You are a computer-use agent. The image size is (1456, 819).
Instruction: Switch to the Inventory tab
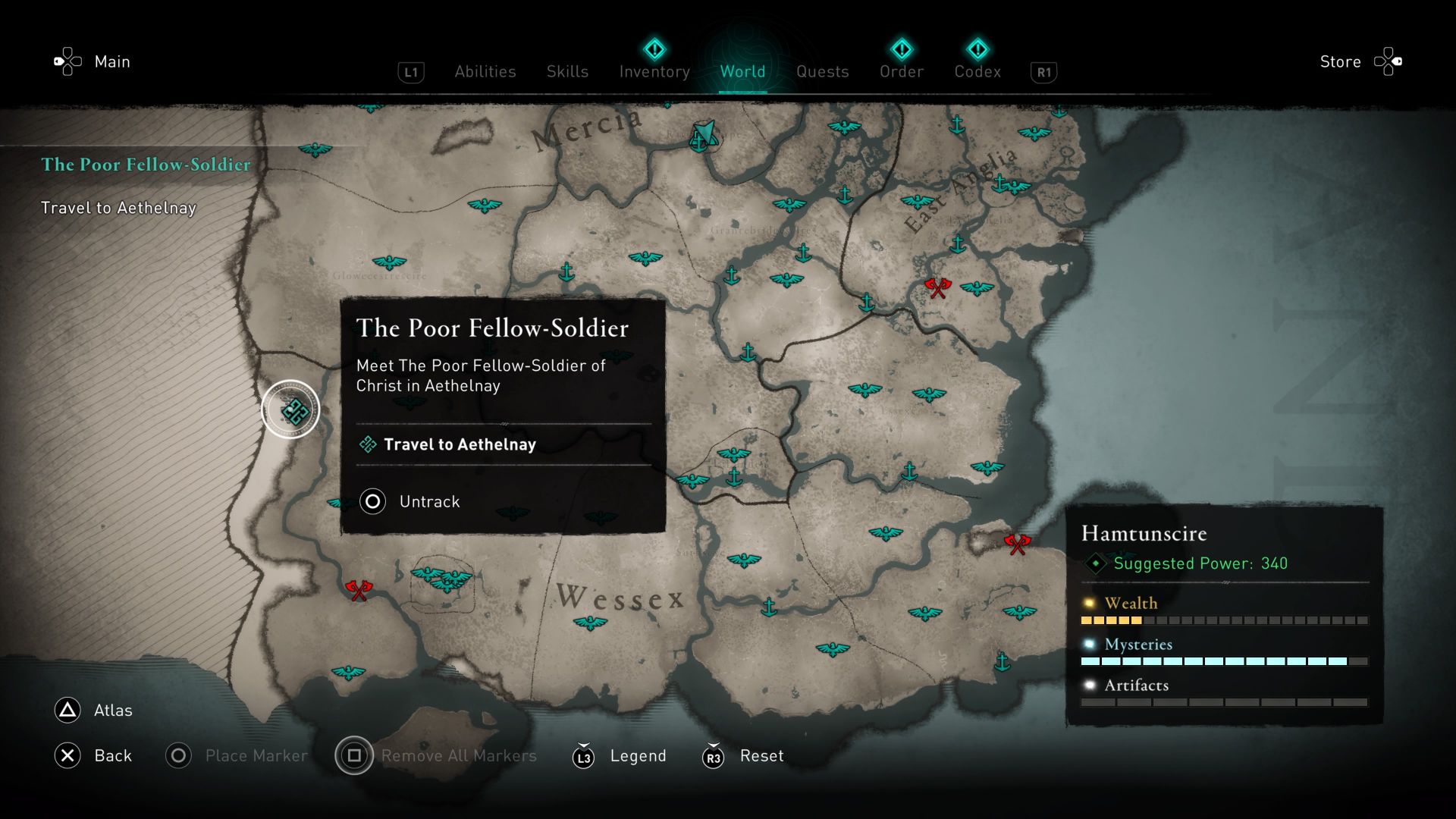tap(654, 71)
